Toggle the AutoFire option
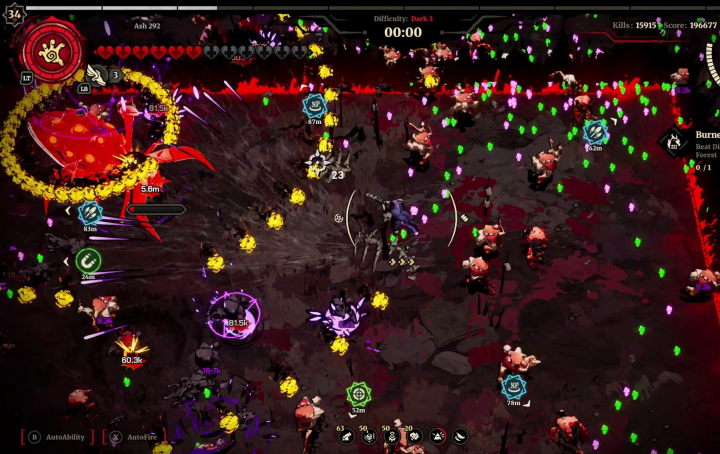 [135, 437]
